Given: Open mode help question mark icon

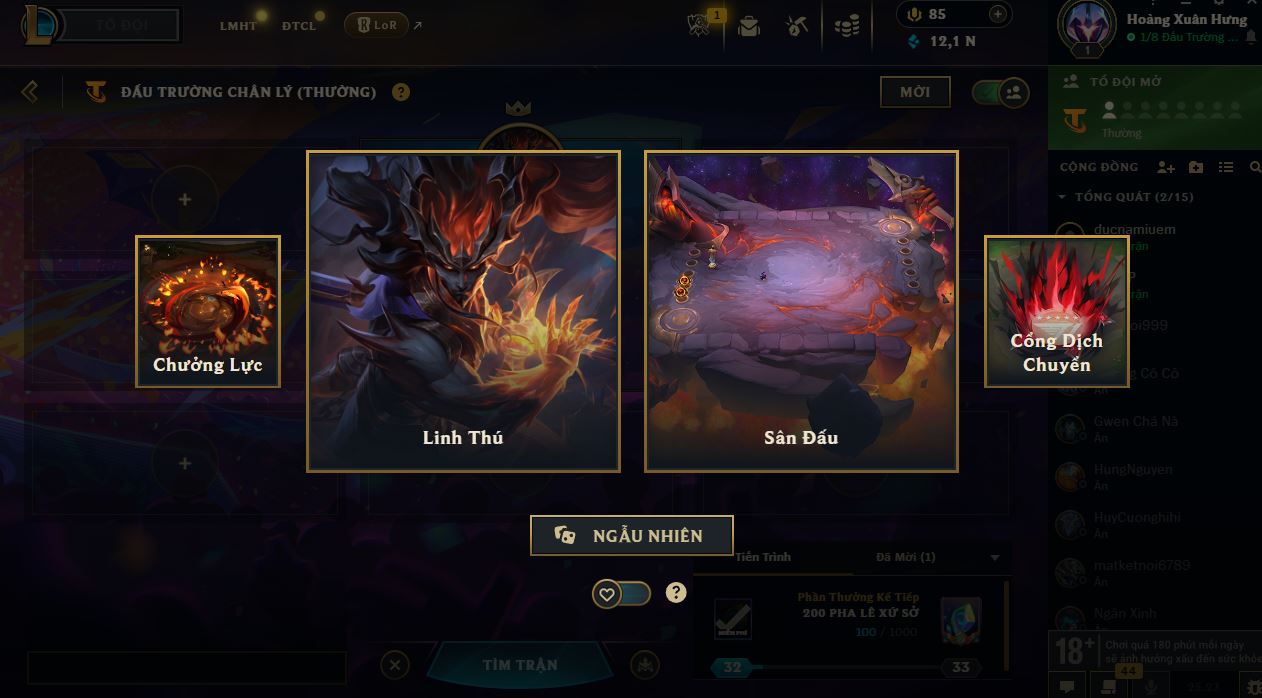Looking at the screenshot, I should pyautogui.click(x=401, y=92).
